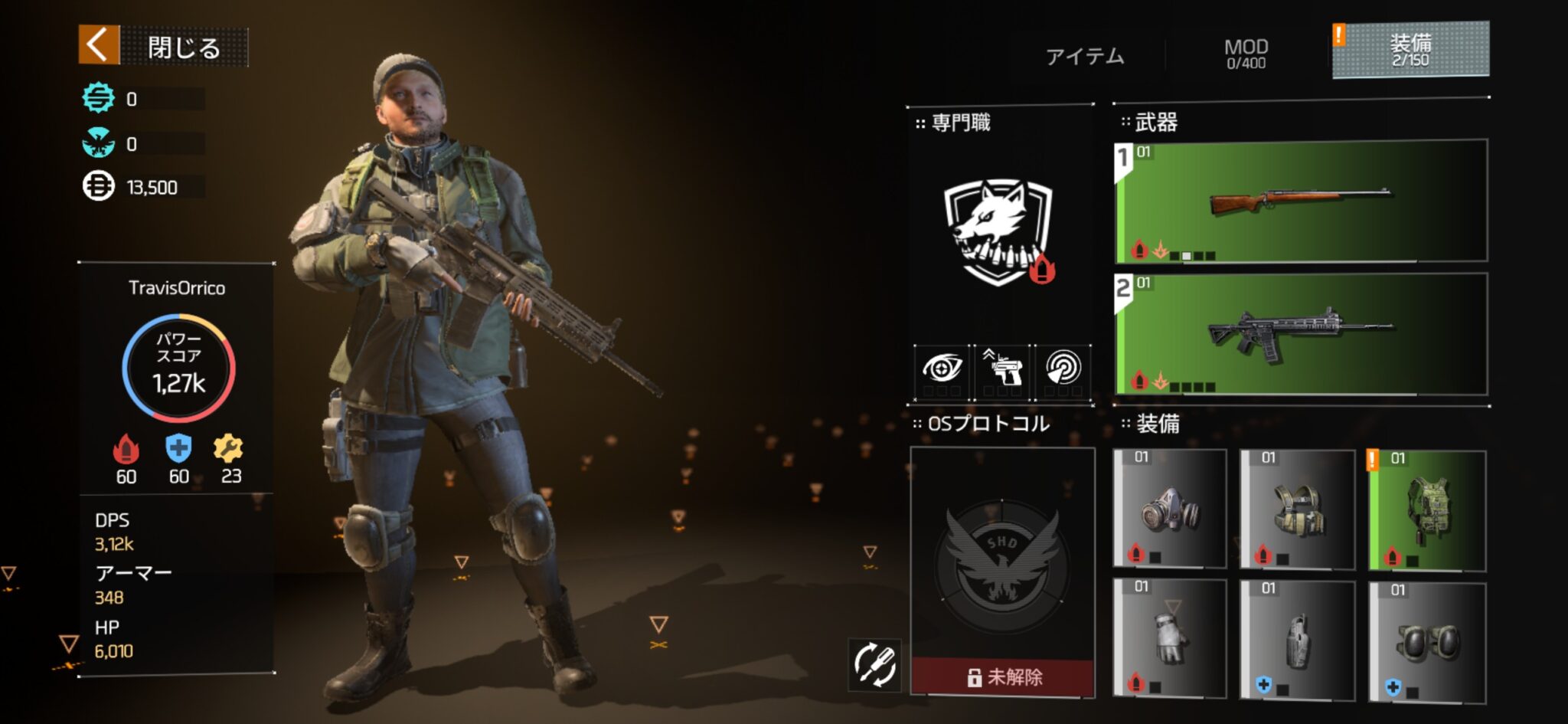Select the wooden bolt-action rifle weapon slot
Image resolution: width=1568 pixels, height=724 pixels.
point(1301,201)
